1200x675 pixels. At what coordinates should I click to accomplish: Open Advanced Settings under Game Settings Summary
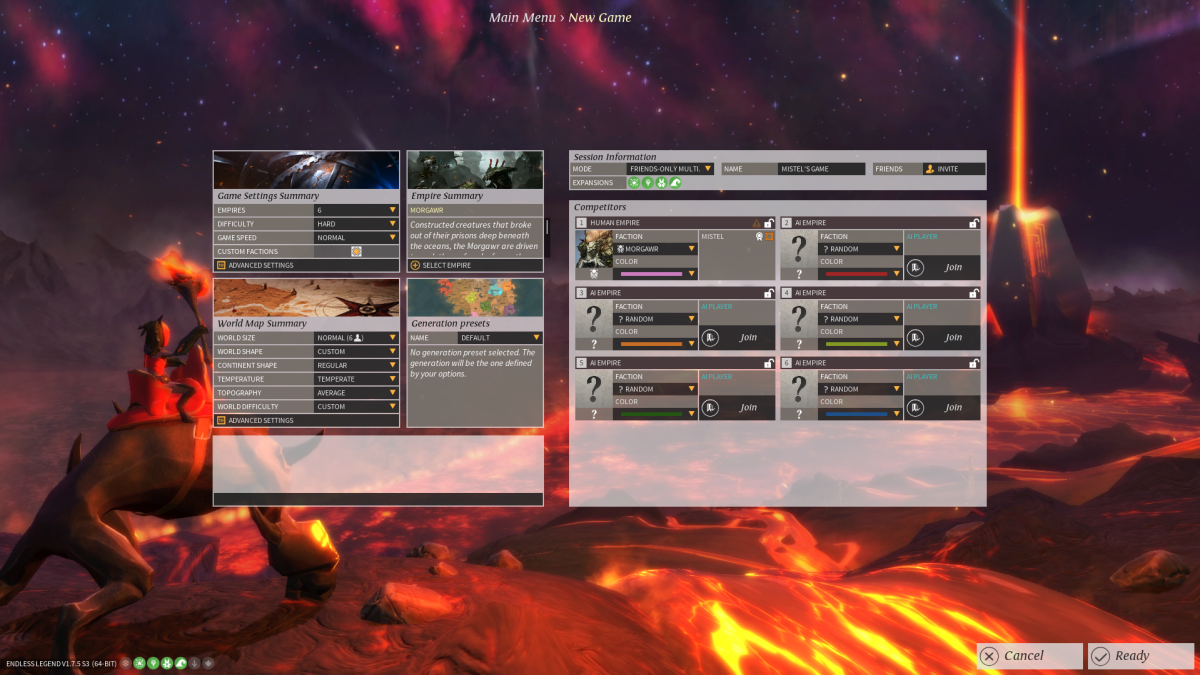[260, 265]
